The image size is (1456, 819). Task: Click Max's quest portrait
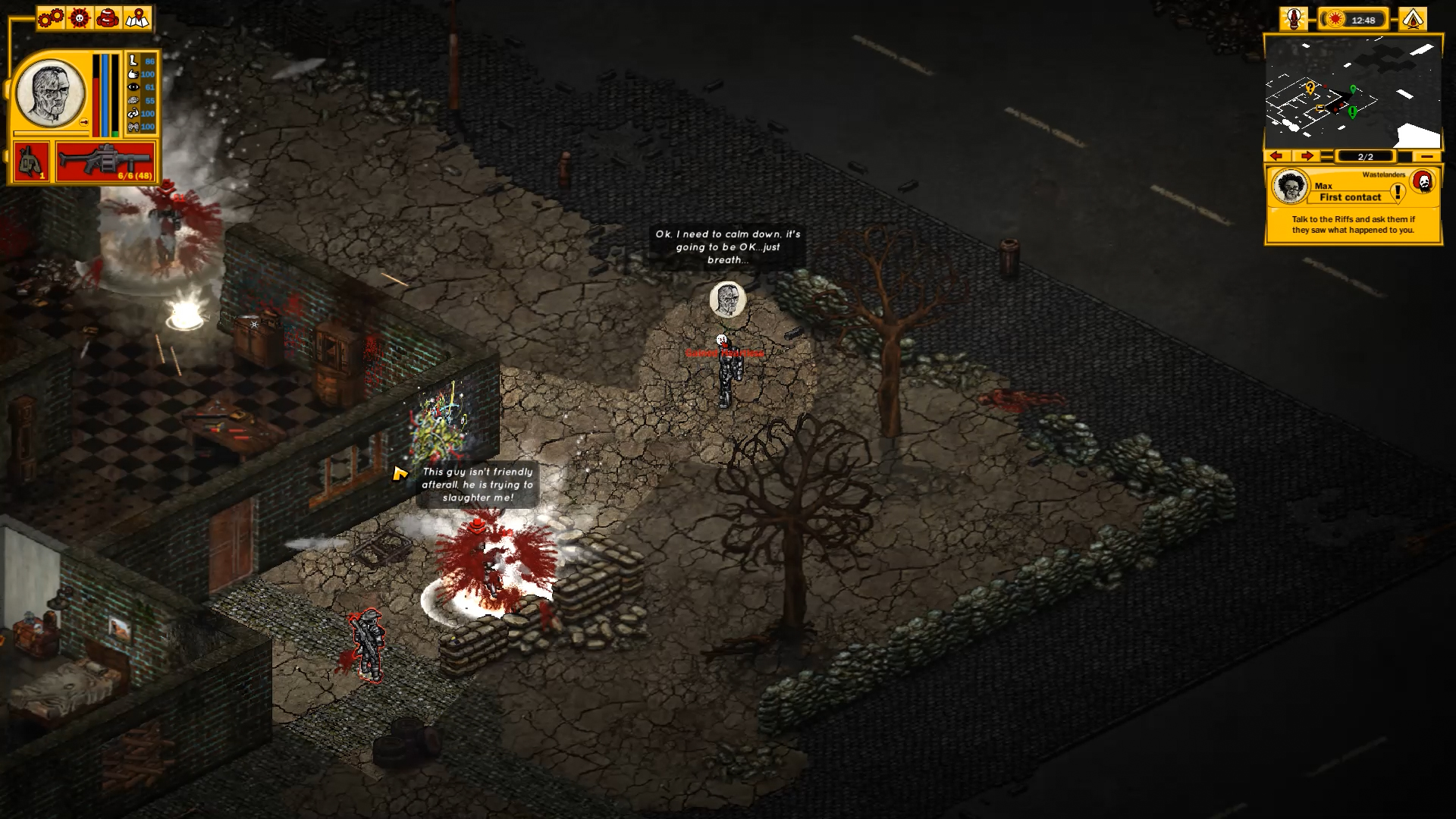pyautogui.click(x=1291, y=186)
